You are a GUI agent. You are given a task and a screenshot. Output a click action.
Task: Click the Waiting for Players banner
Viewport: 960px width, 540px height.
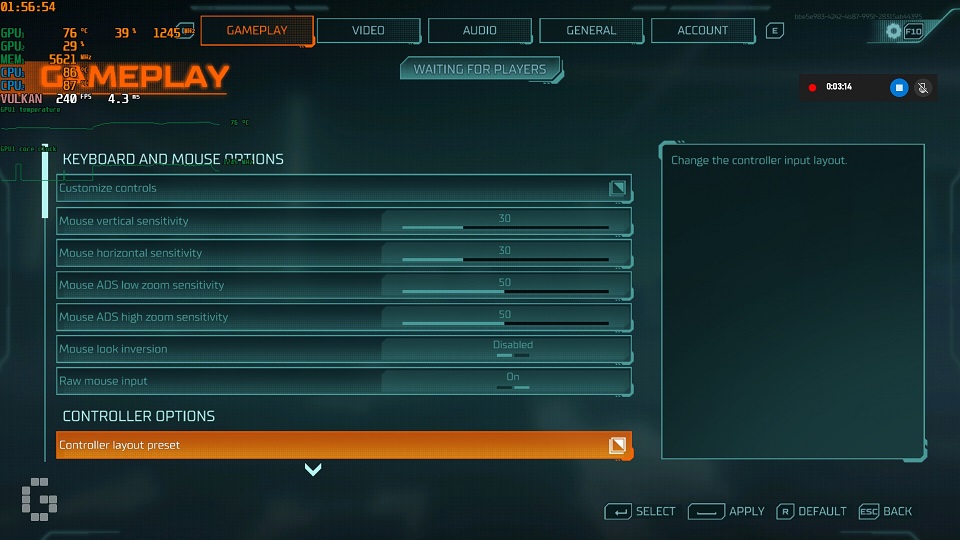click(x=480, y=69)
